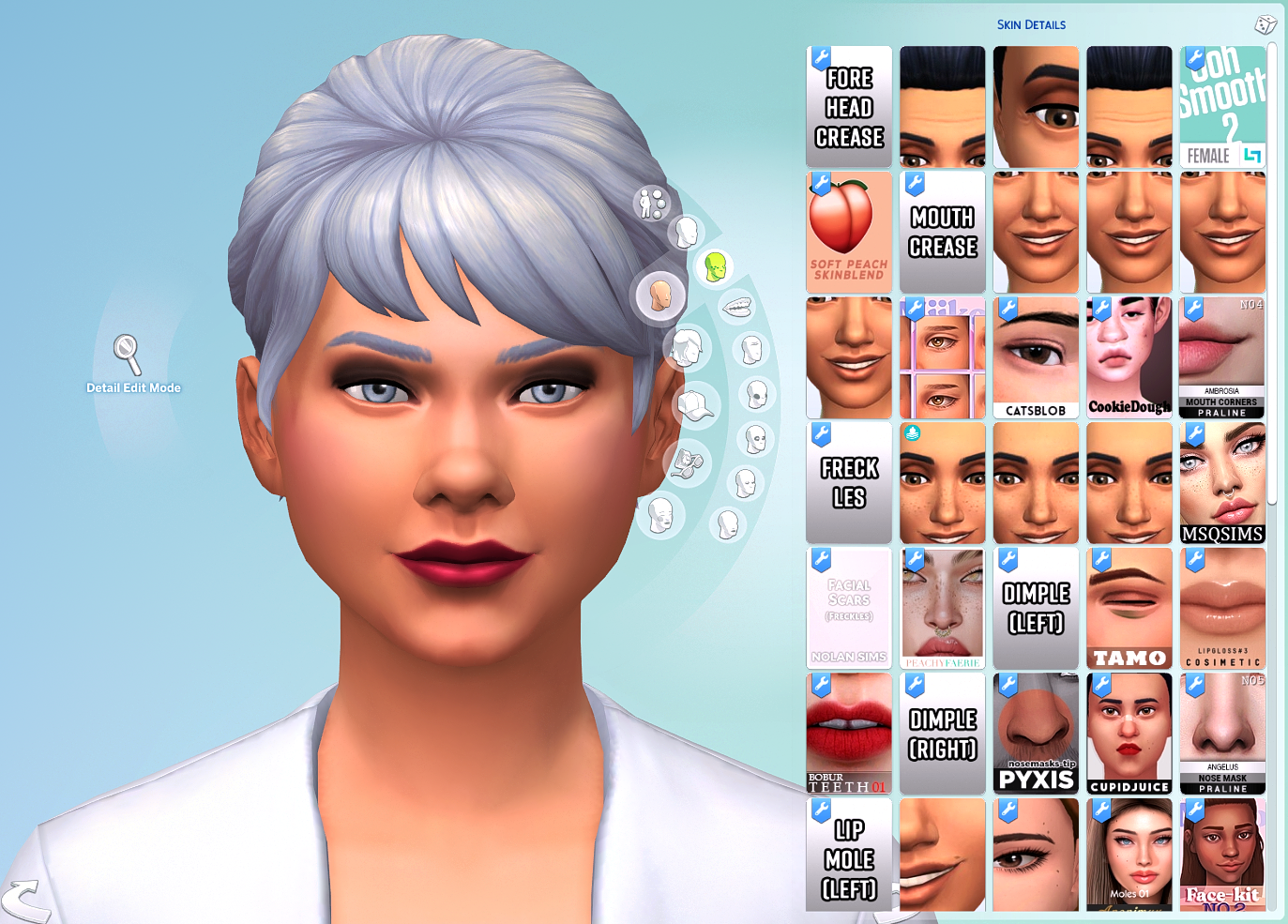Select the CATSBLOB eye detail thumbnail
Image resolution: width=1288 pixels, height=924 pixels.
[x=1036, y=357]
